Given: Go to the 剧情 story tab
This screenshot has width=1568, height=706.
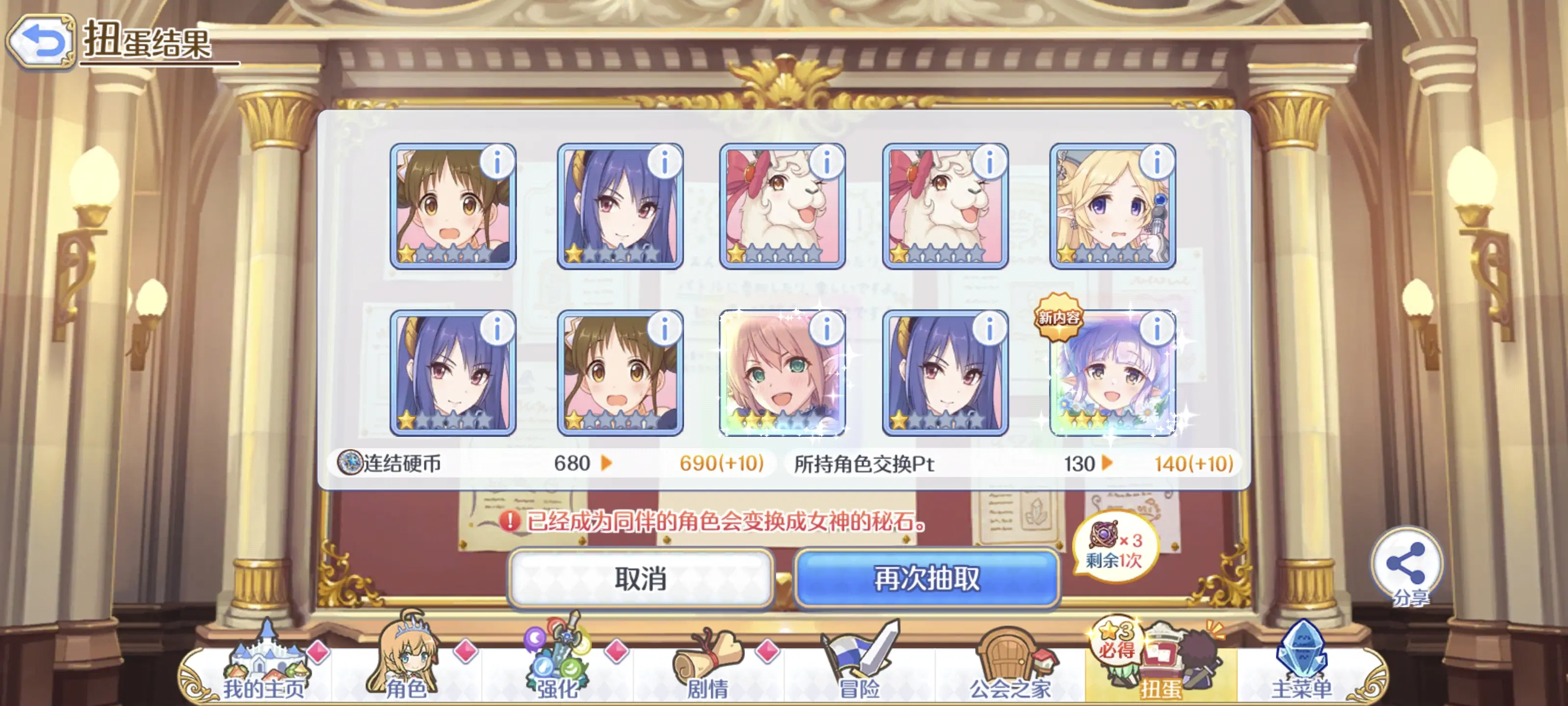Looking at the screenshot, I should click(708, 668).
